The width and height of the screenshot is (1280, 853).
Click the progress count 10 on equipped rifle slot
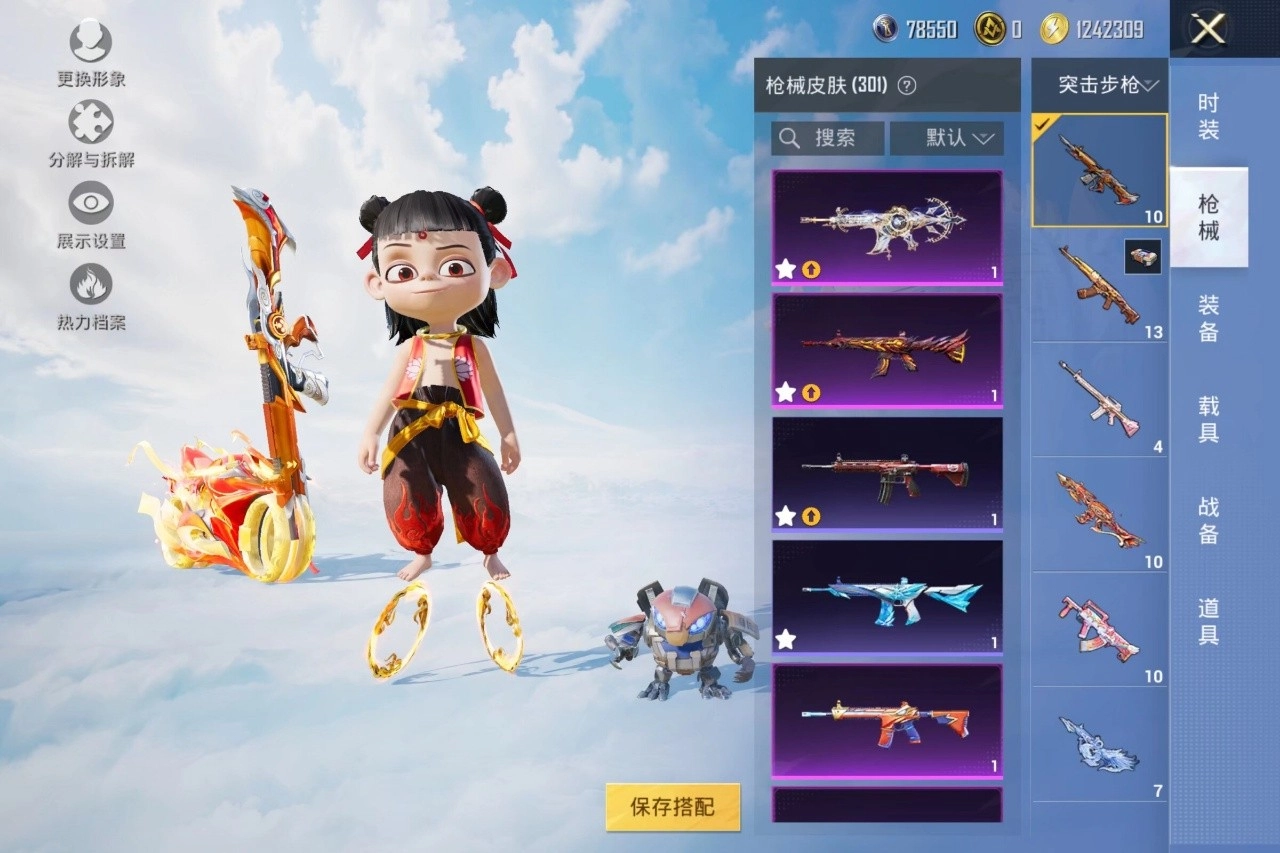(1156, 216)
